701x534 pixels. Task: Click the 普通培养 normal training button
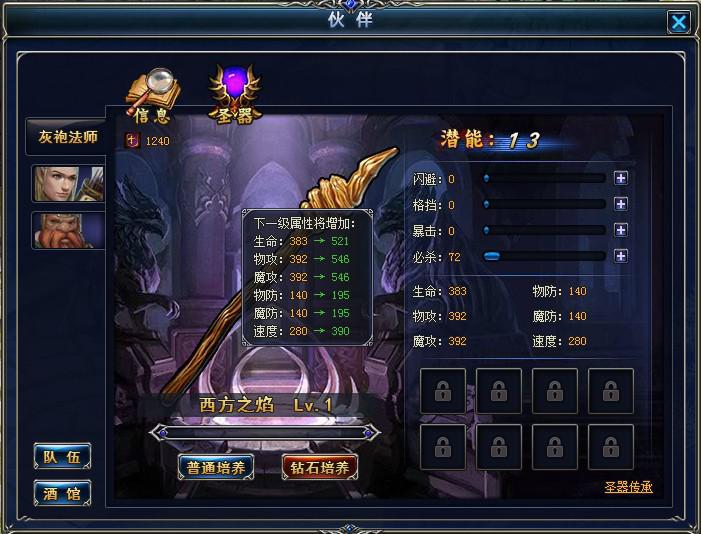(215, 467)
